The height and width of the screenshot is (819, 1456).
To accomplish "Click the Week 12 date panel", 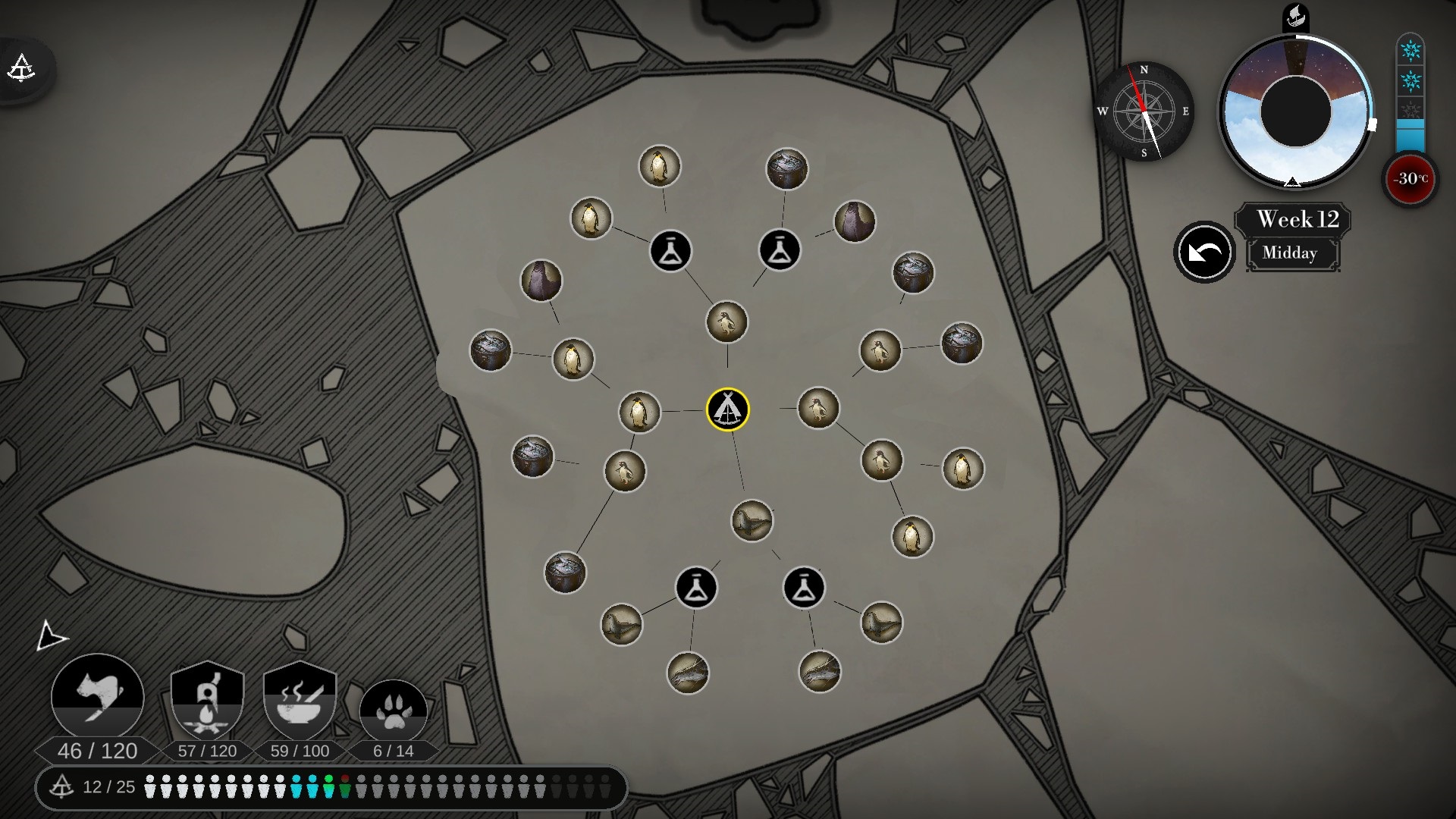I will [x=1297, y=220].
